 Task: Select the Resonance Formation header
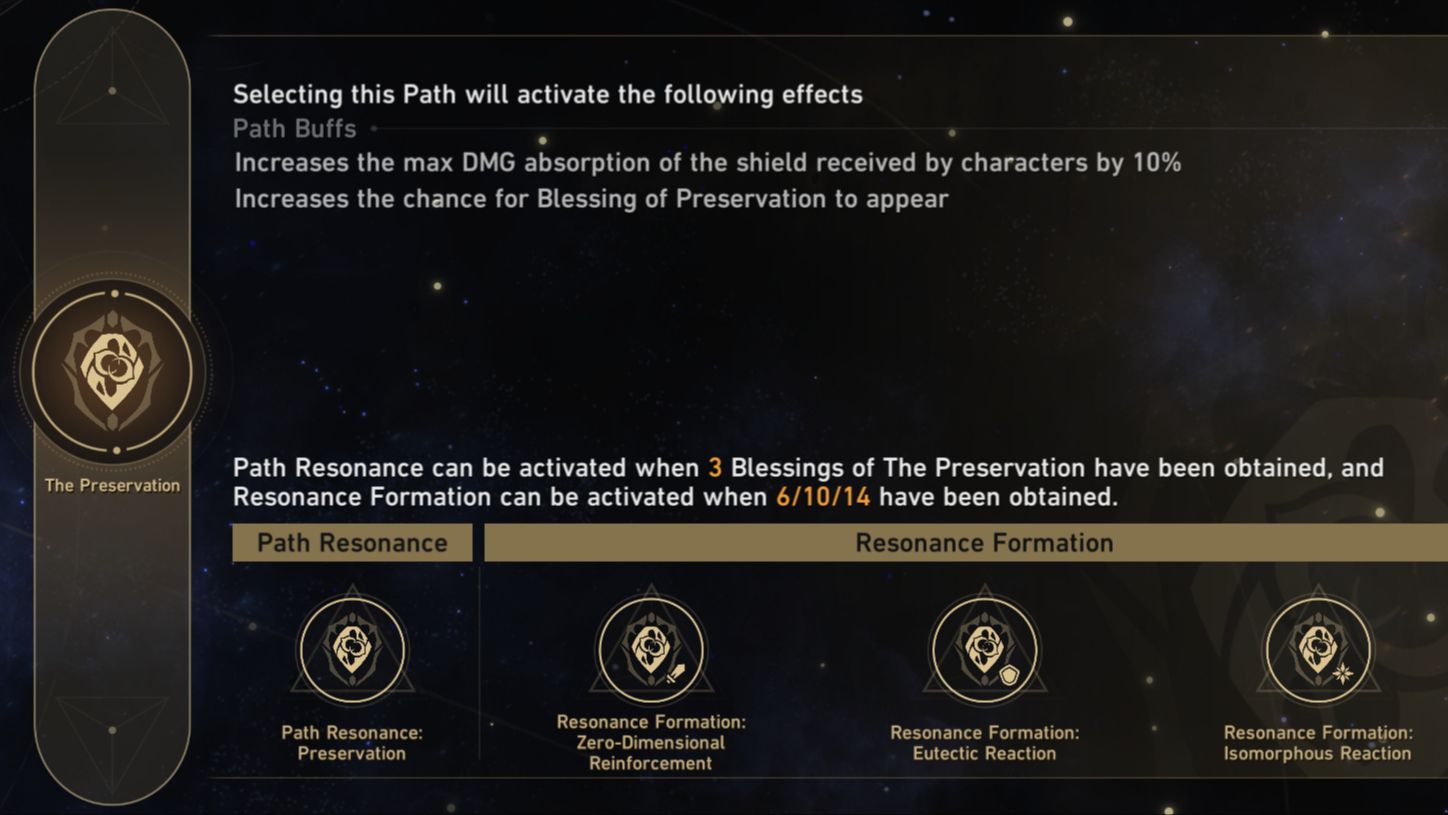(x=984, y=542)
